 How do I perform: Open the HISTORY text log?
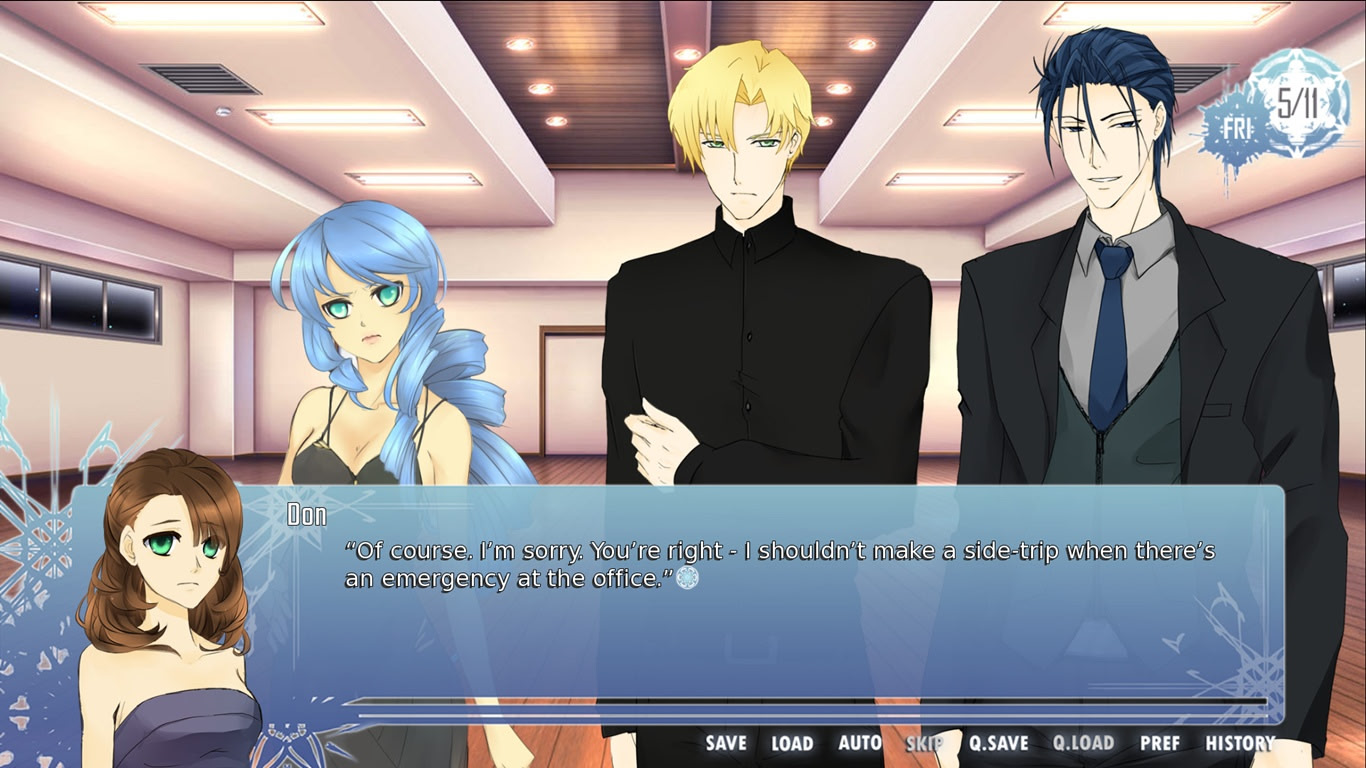(x=1239, y=744)
